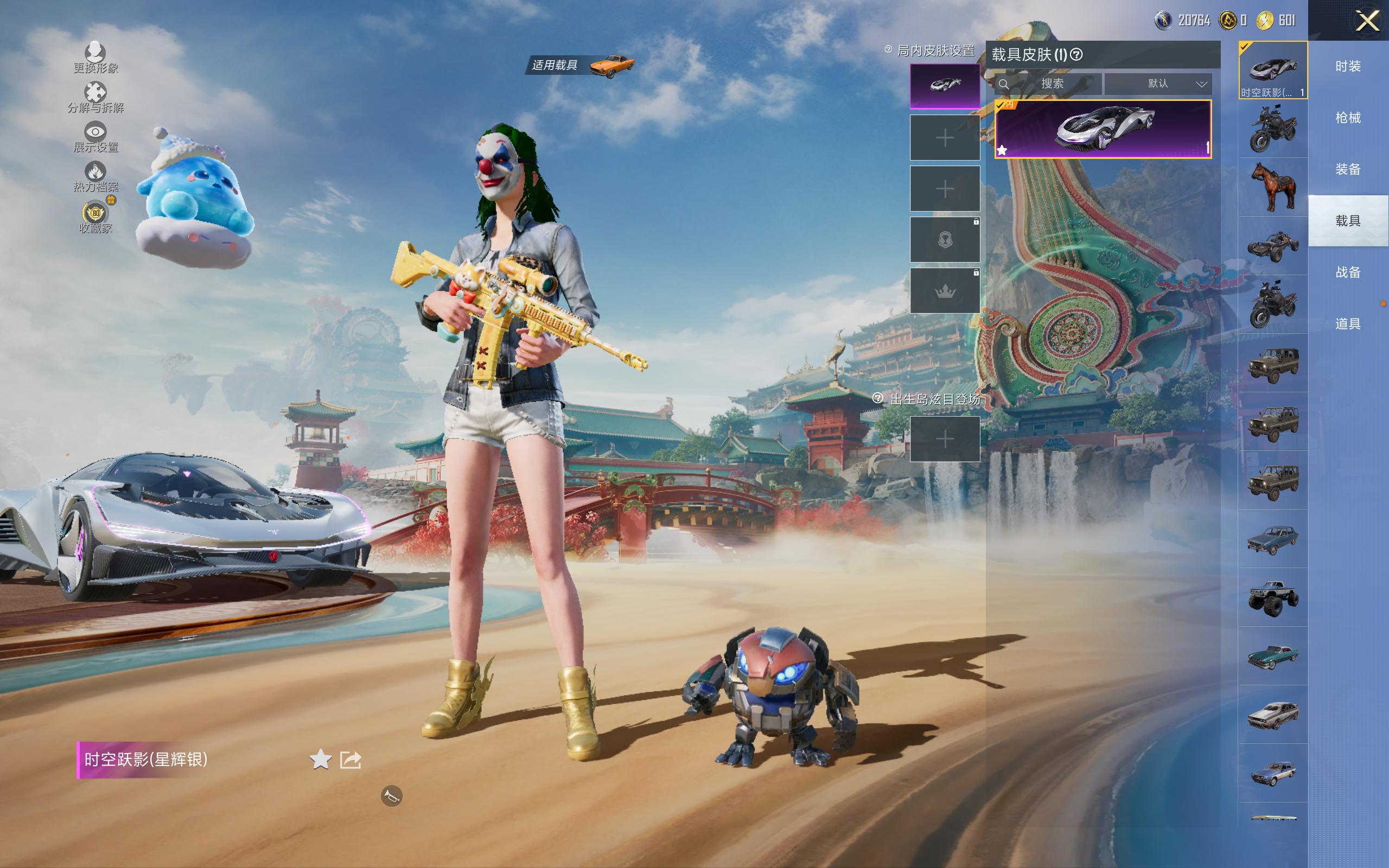
Task: Switch to the 战备 tab
Action: [x=1347, y=272]
